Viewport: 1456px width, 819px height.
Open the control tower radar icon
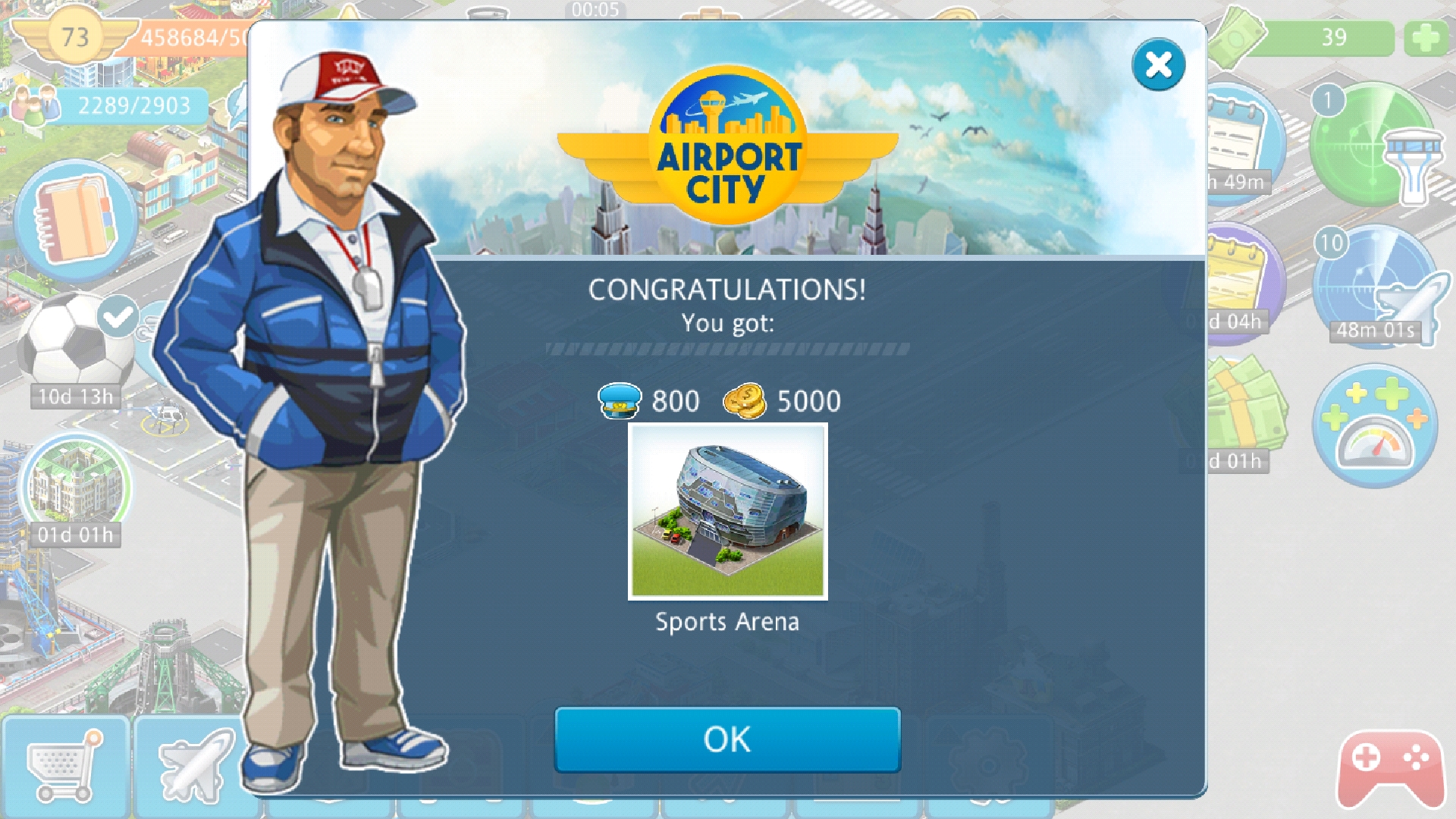[1374, 146]
